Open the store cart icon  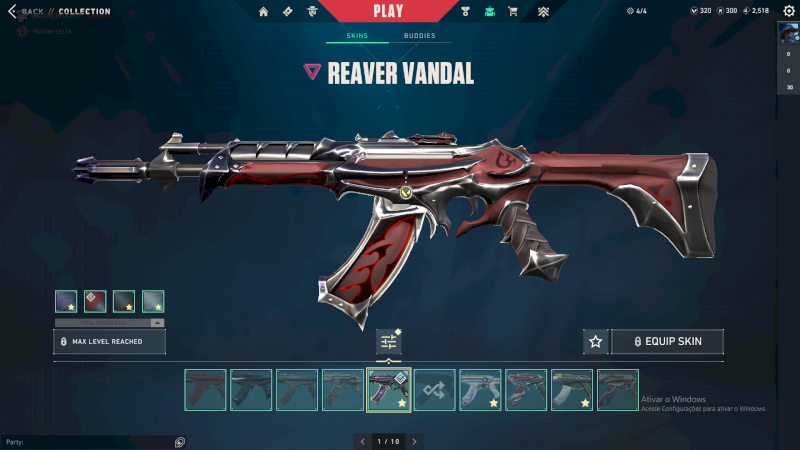(513, 12)
